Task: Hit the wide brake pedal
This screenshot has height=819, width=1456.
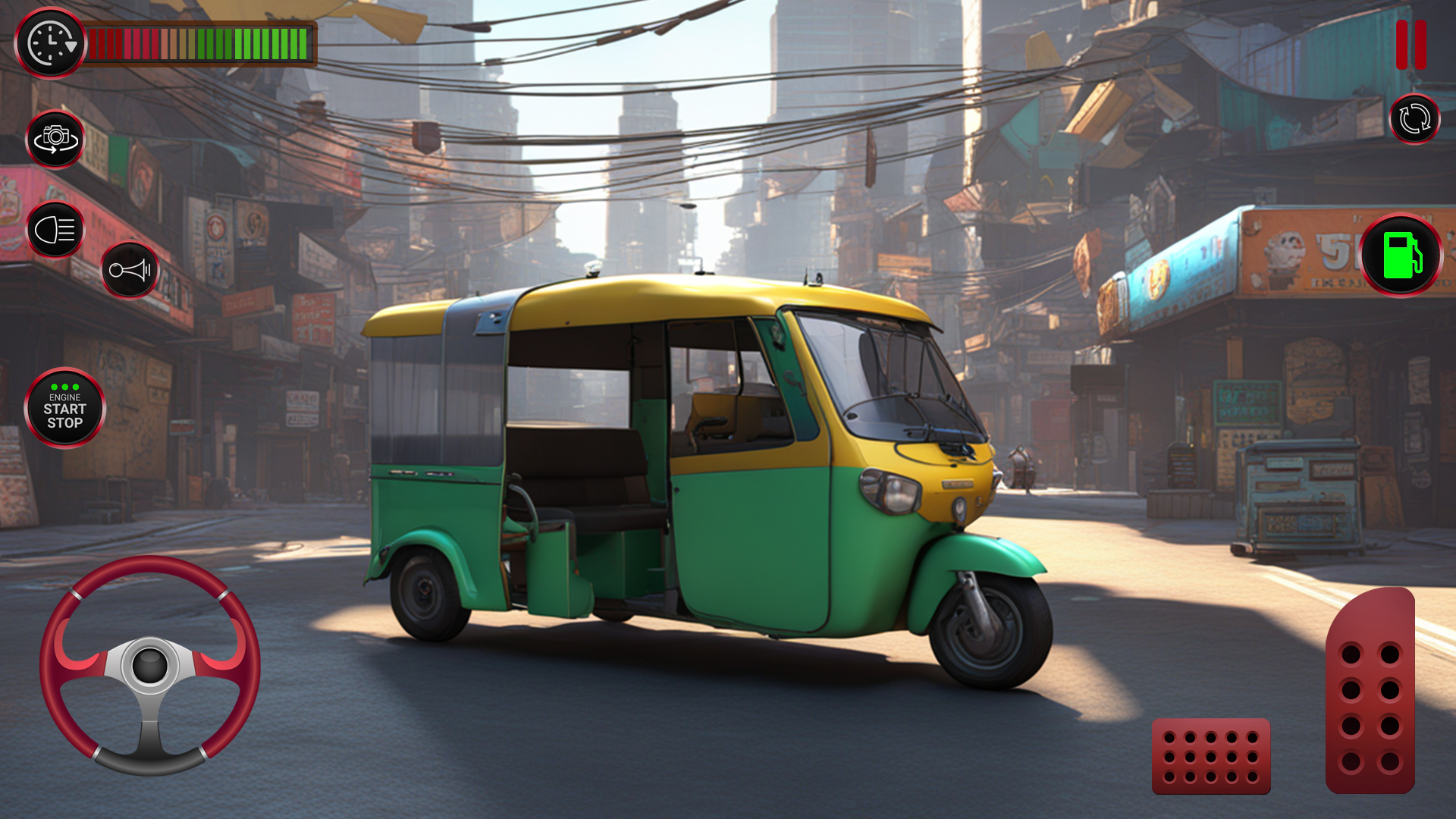Action: pos(1211,756)
